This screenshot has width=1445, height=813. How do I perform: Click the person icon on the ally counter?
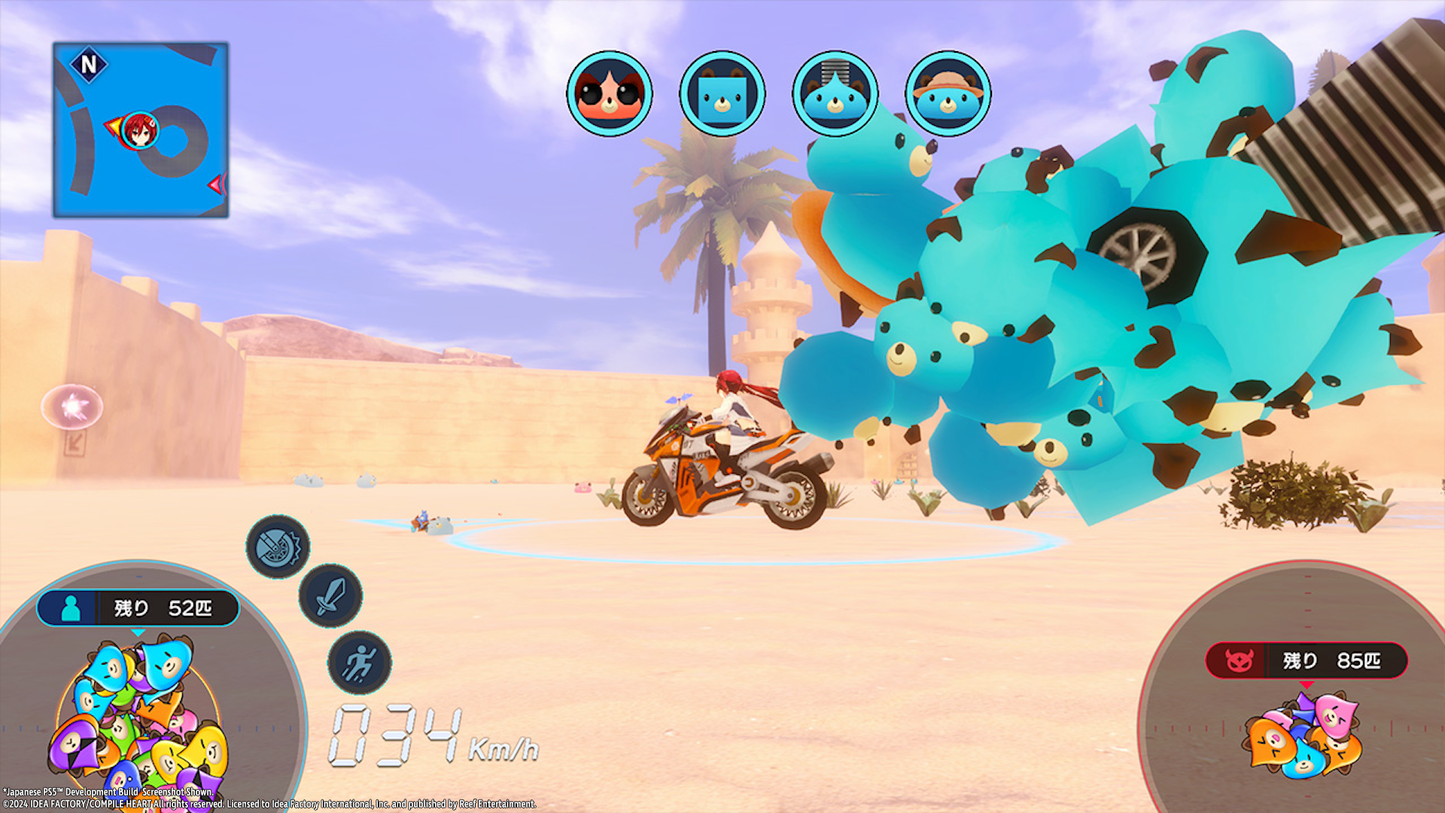(70, 607)
